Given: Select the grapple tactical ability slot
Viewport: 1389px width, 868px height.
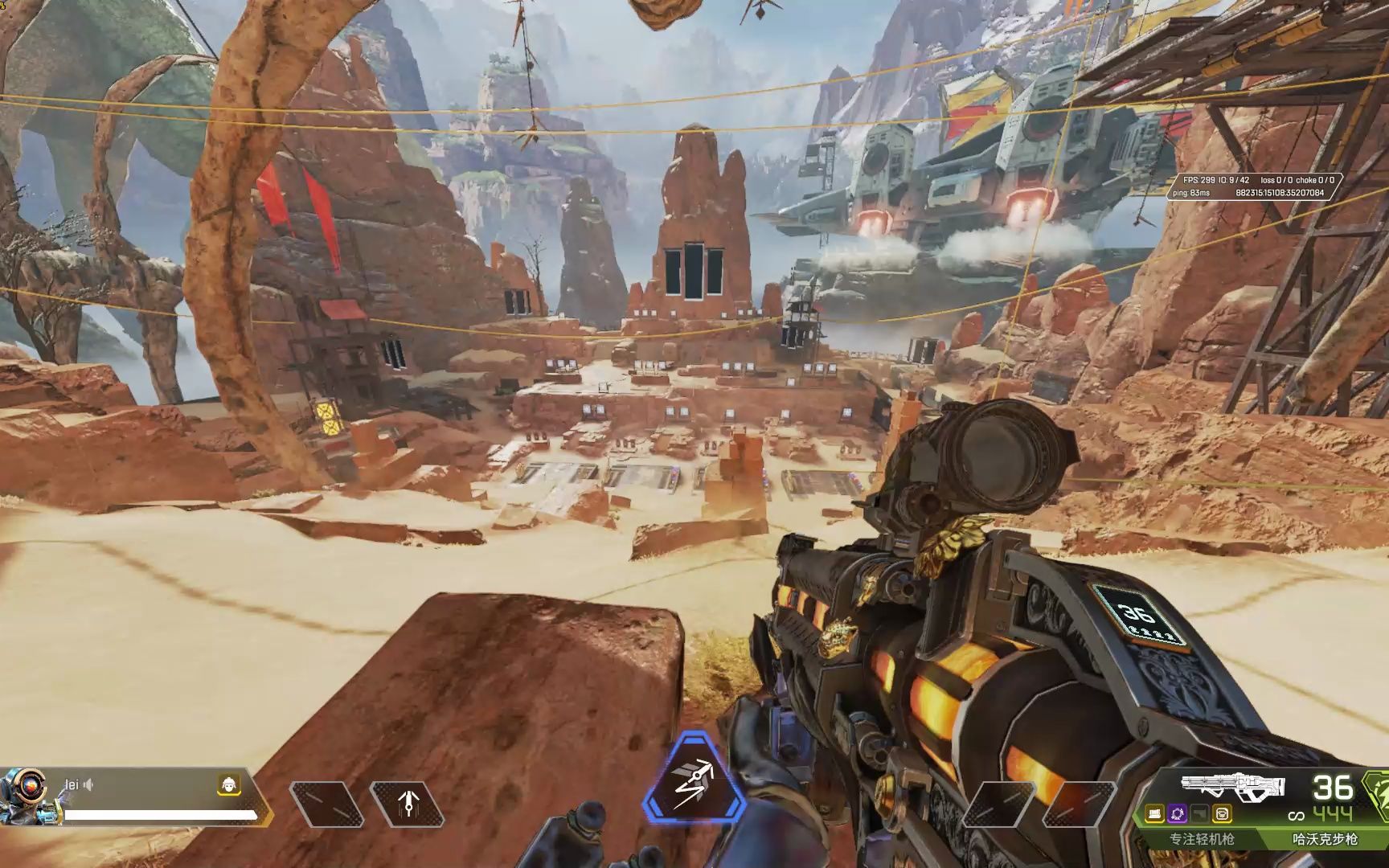Looking at the screenshot, I should (x=408, y=802).
